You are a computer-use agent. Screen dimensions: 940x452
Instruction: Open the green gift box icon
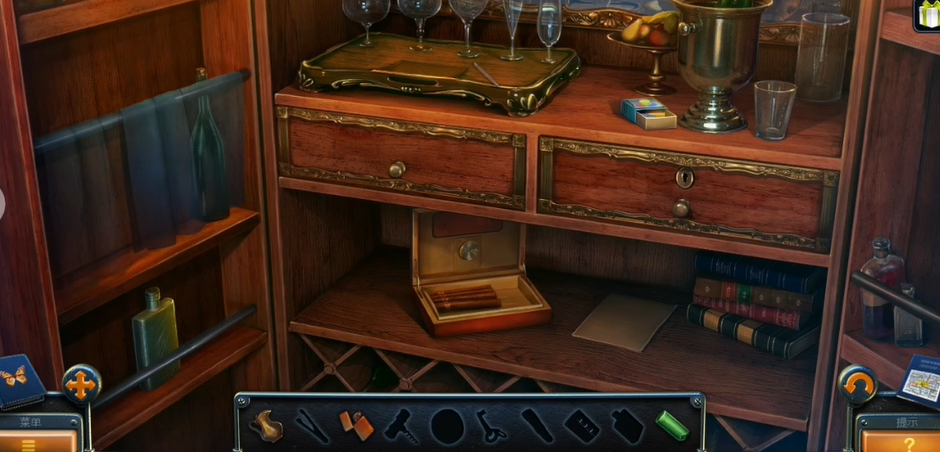[927, 14]
